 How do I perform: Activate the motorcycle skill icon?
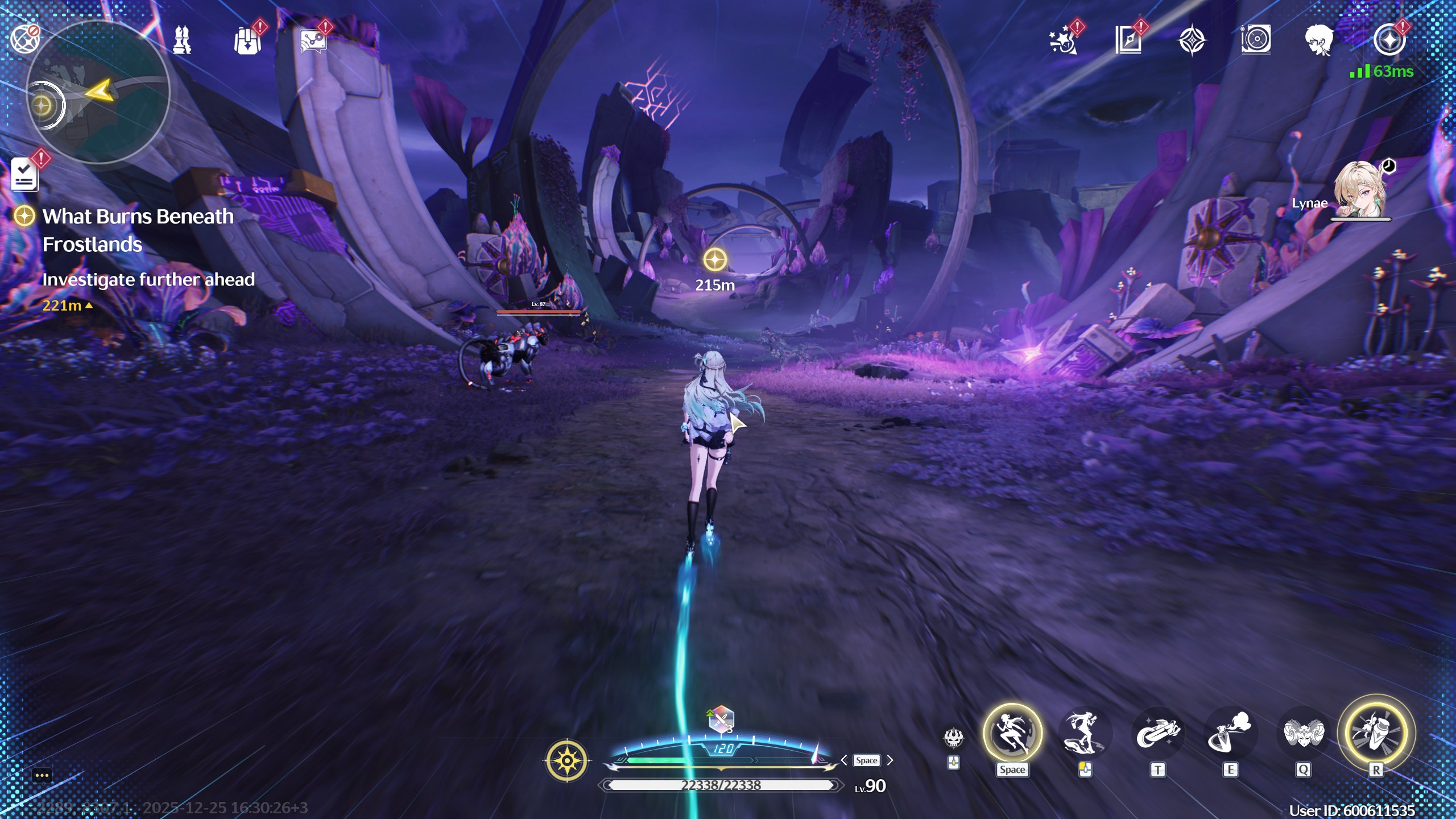coord(1157,733)
